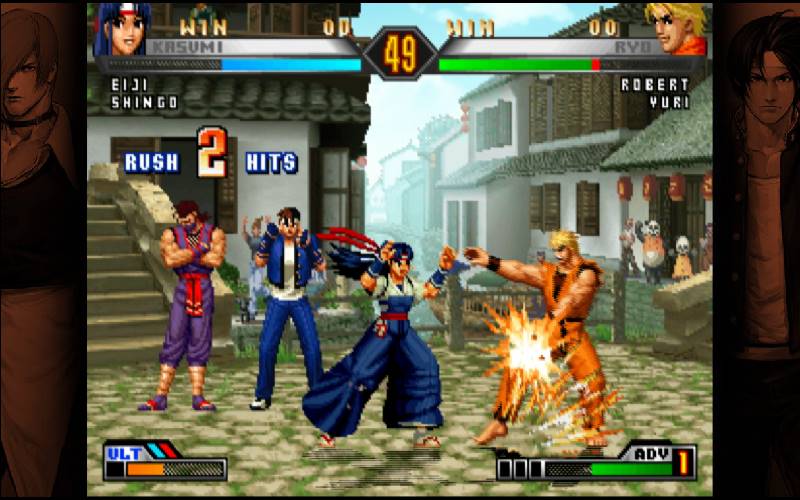Select the ADV mode badge
This screenshot has height=500, width=800.
coord(651,452)
